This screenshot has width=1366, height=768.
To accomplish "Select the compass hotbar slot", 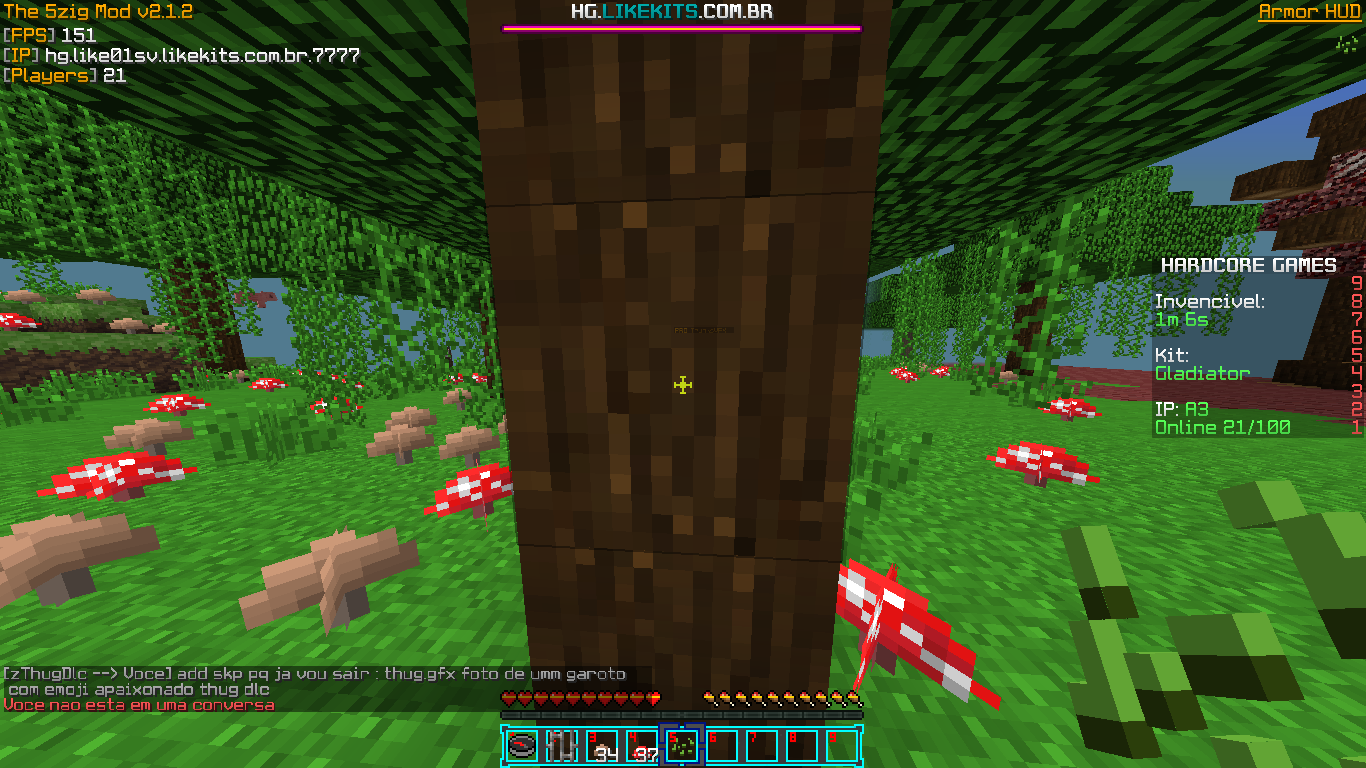I will (522, 745).
